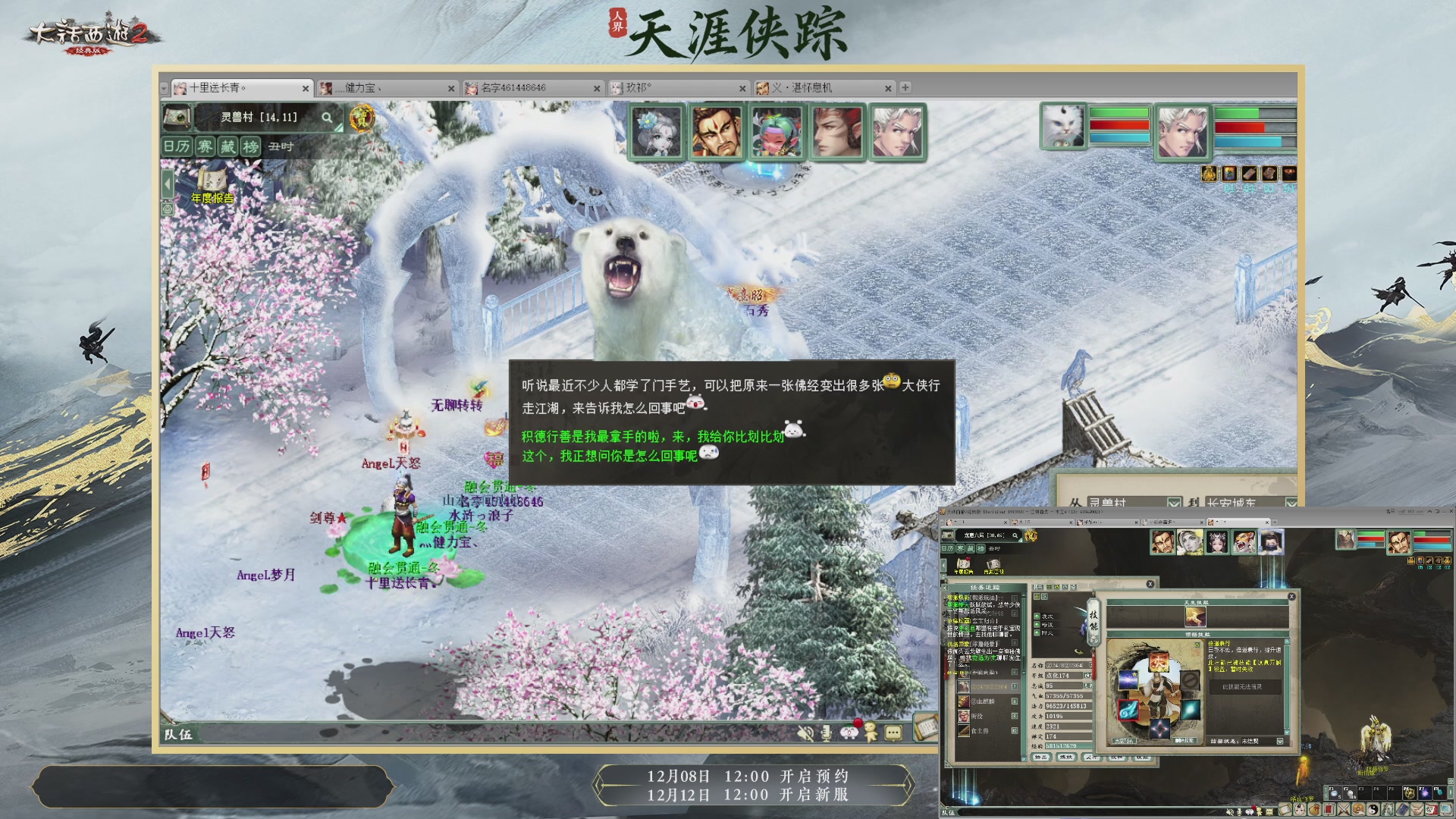
Task: Open the smiley emote icon near the chat bar
Action: 849,733
